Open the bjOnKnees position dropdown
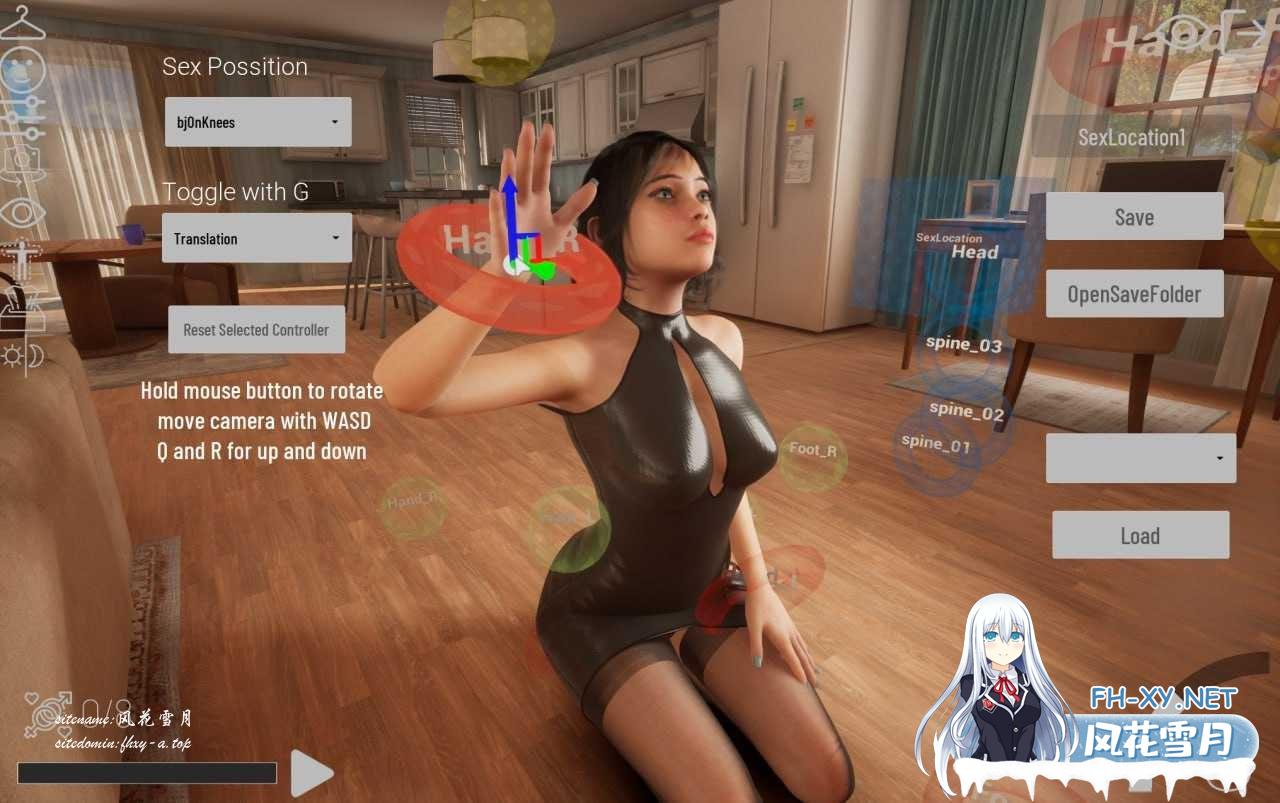1280x803 pixels. click(258, 122)
